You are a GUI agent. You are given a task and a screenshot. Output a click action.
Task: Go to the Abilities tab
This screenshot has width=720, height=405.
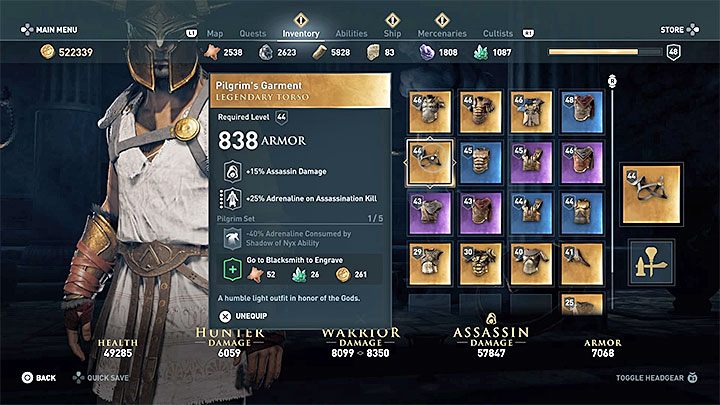[352, 32]
